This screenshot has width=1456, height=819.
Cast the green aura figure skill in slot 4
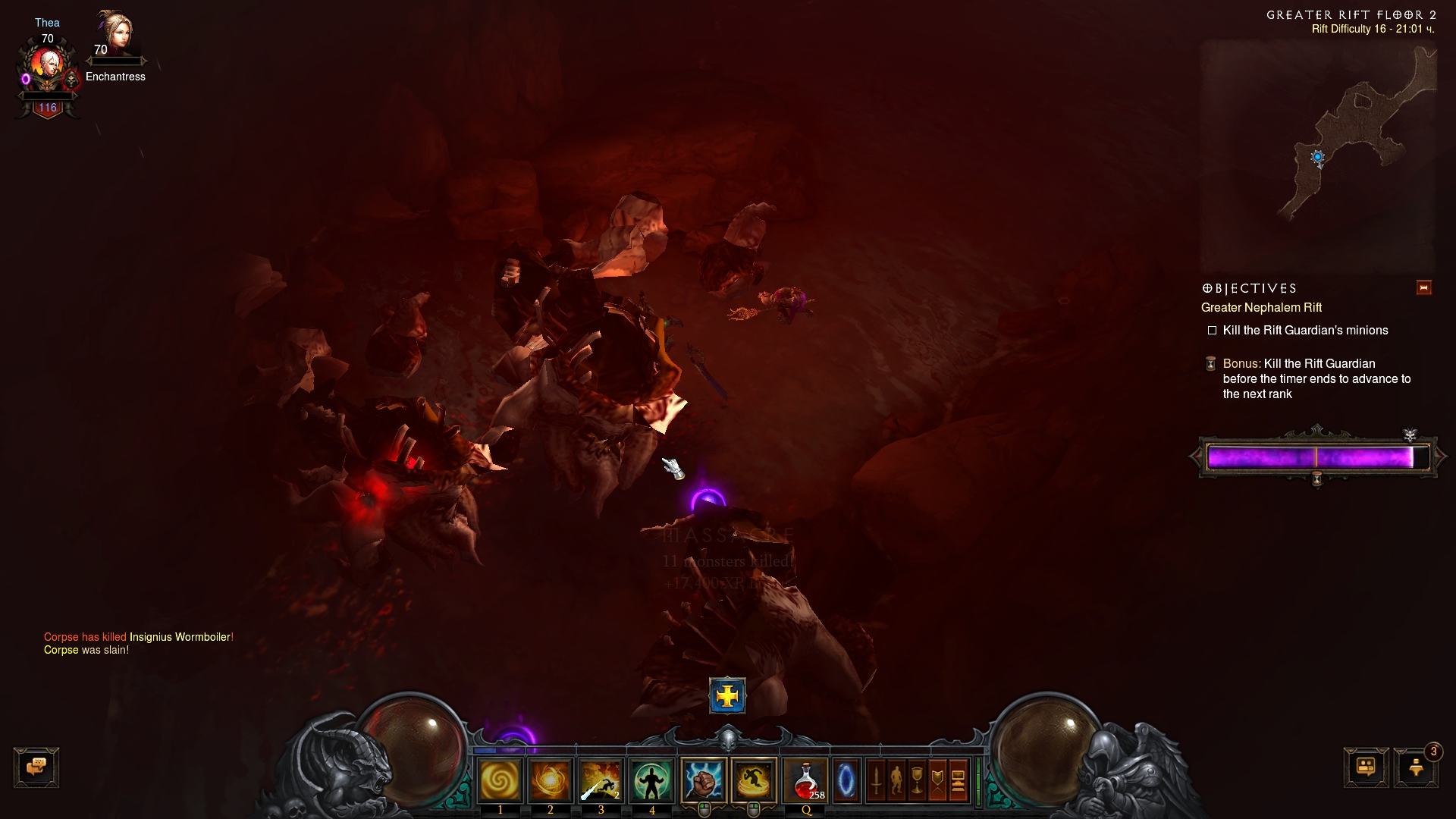point(651,780)
